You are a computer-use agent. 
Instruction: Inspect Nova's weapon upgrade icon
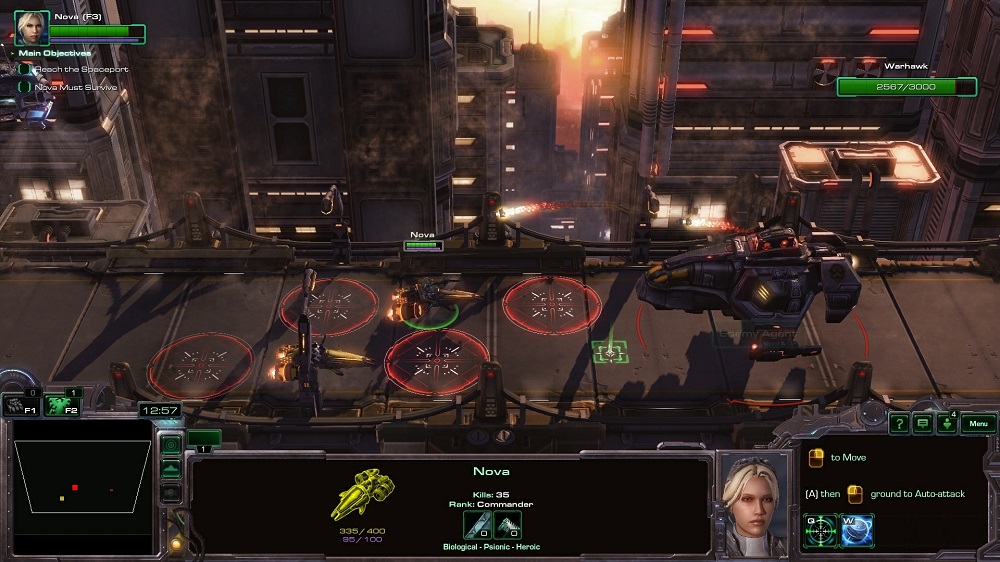(476, 526)
